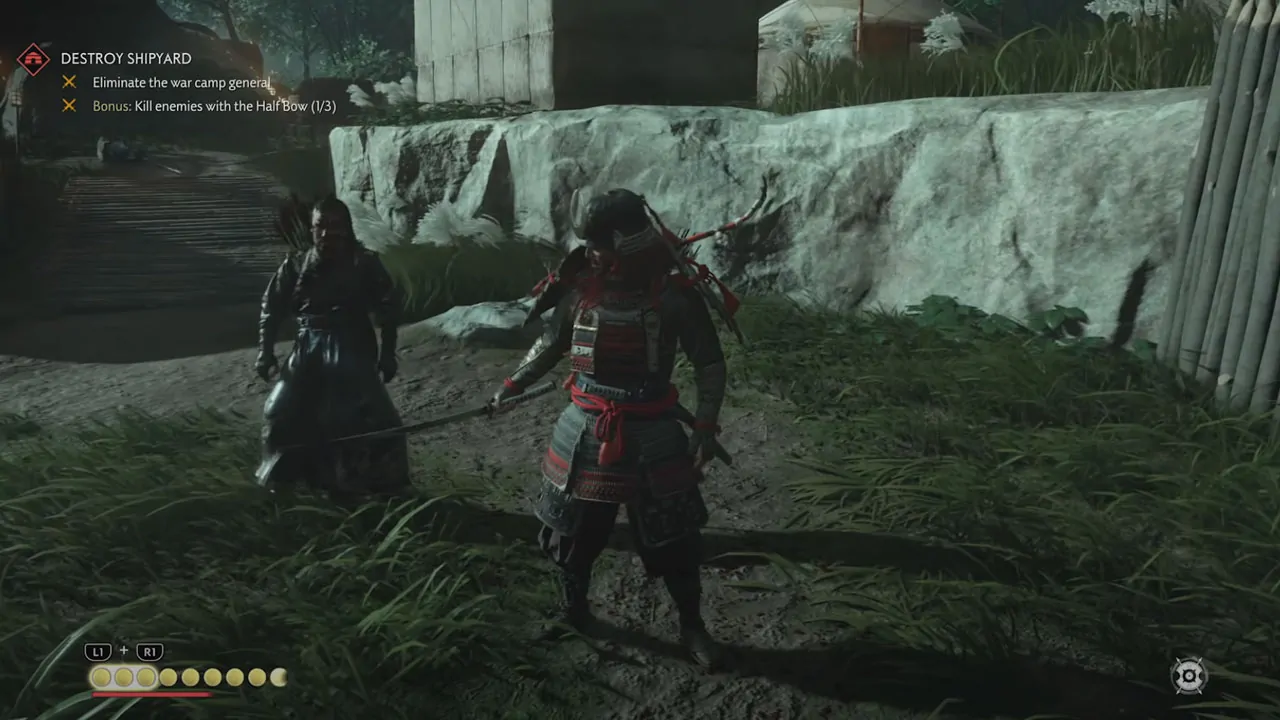The width and height of the screenshot is (1280, 720).
Task: Click the plus sign between L1 and R1
Action: (123, 651)
